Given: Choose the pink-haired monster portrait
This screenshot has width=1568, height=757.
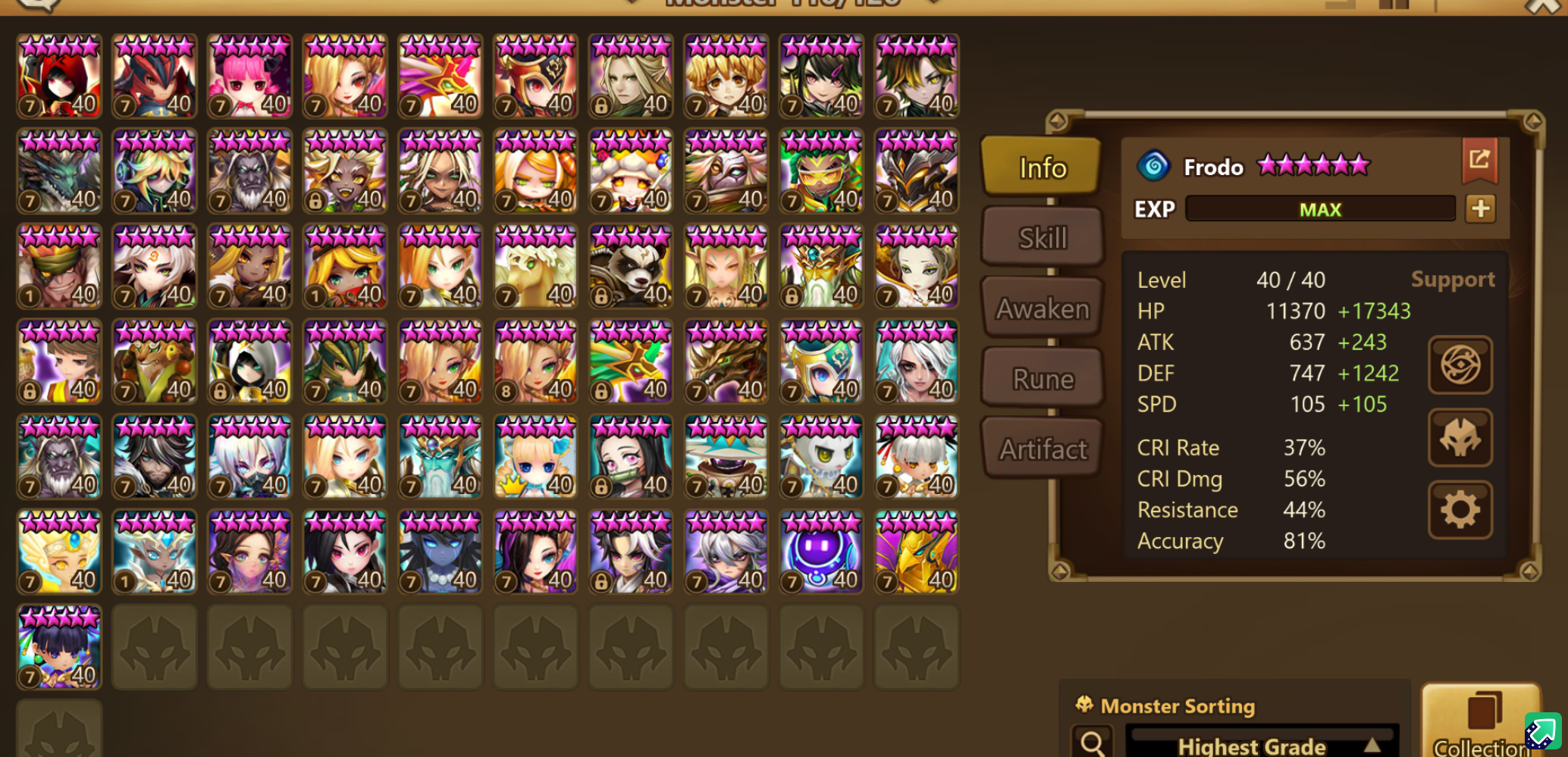Looking at the screenshot, I should (249, 76).
